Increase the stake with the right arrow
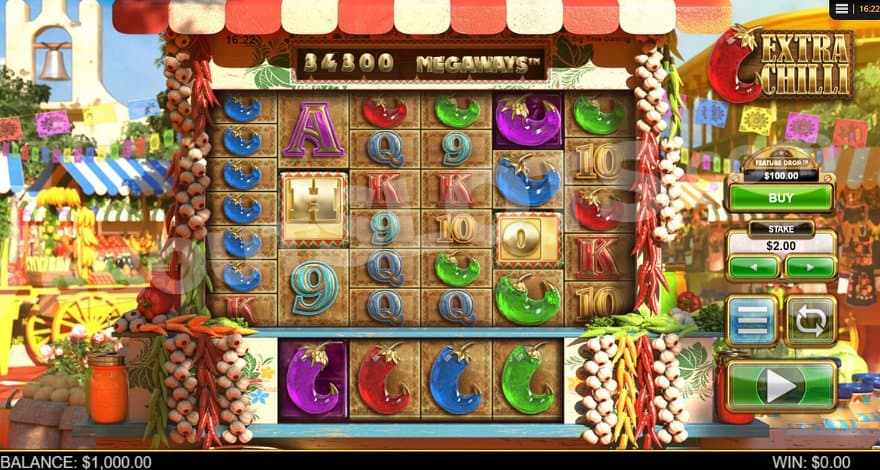Viewport: 880px width, 470px height. click(x=809, y=268)
